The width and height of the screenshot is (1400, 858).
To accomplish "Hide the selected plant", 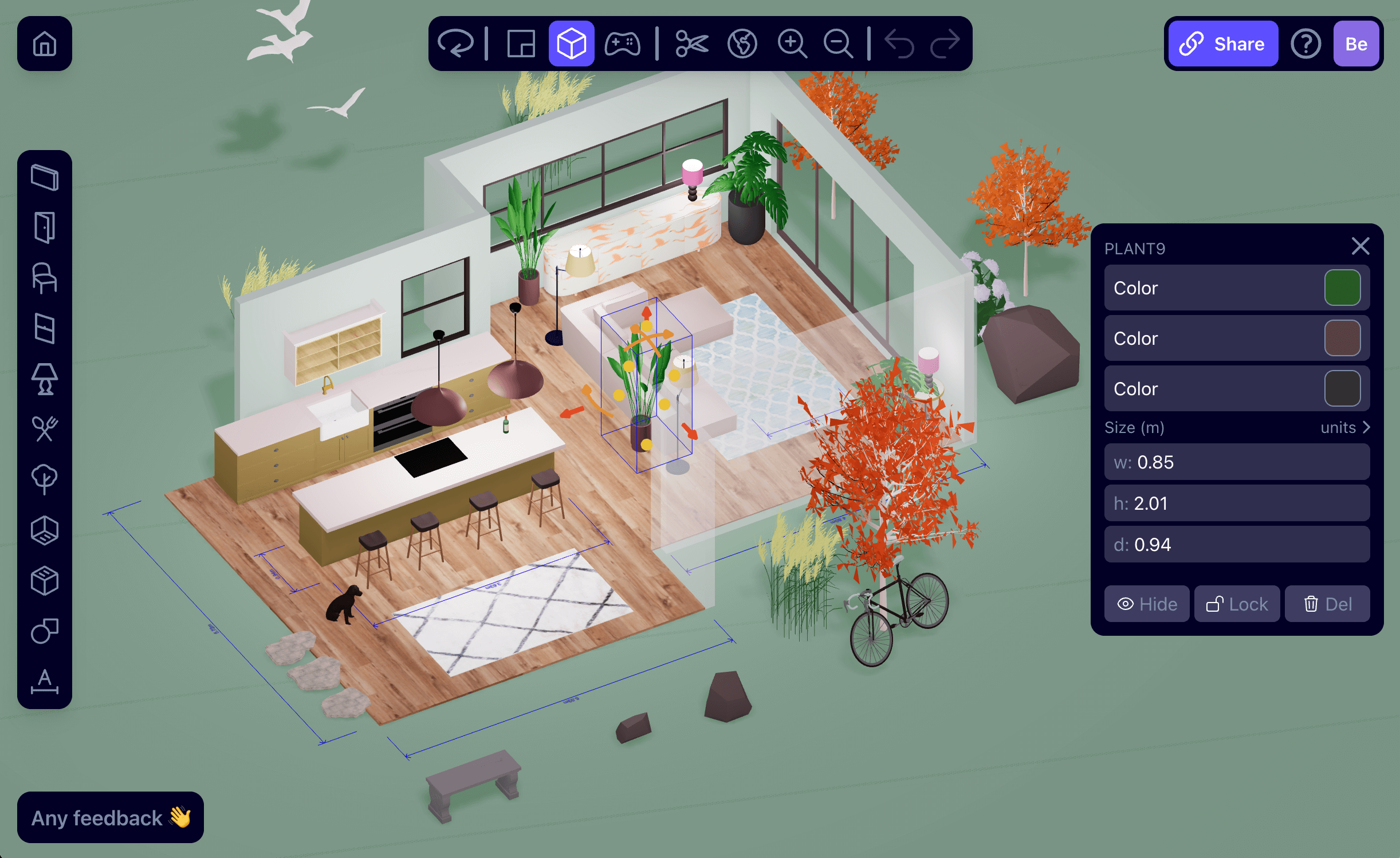I will click(x=1147, y=604).
